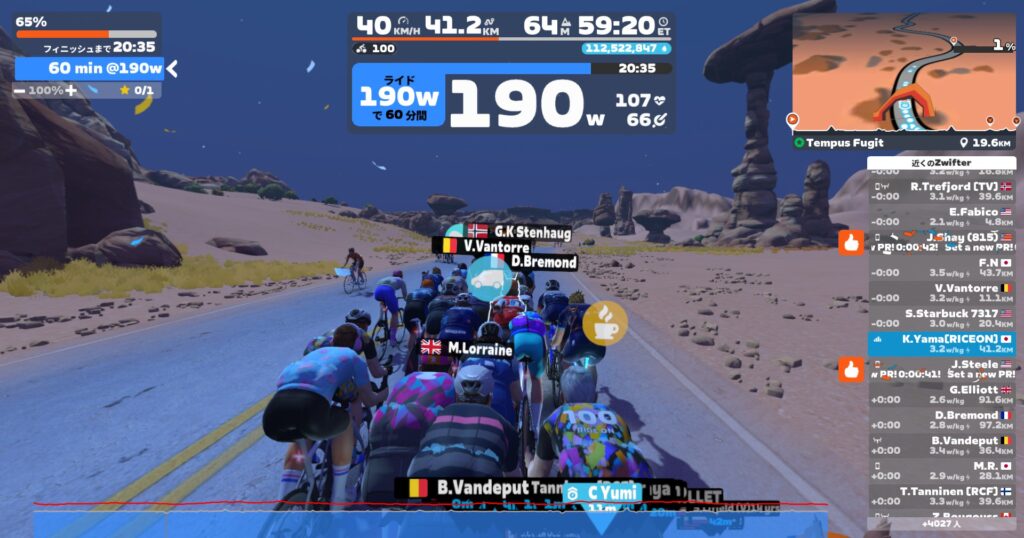Choose D.Bremond from the riders list
This screenshot has height=538, width=1024.
(940, 420)
